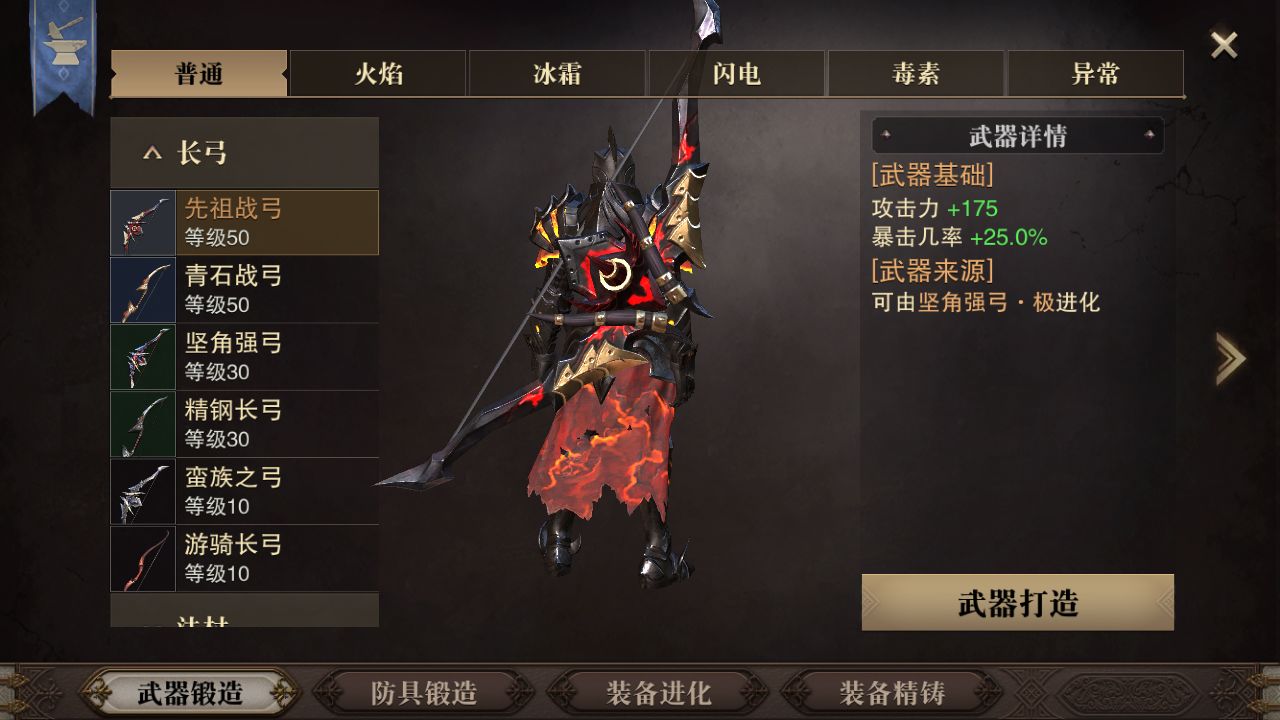Switch to the 普通 element tab
1280x720 pixels.
point(198,74)
